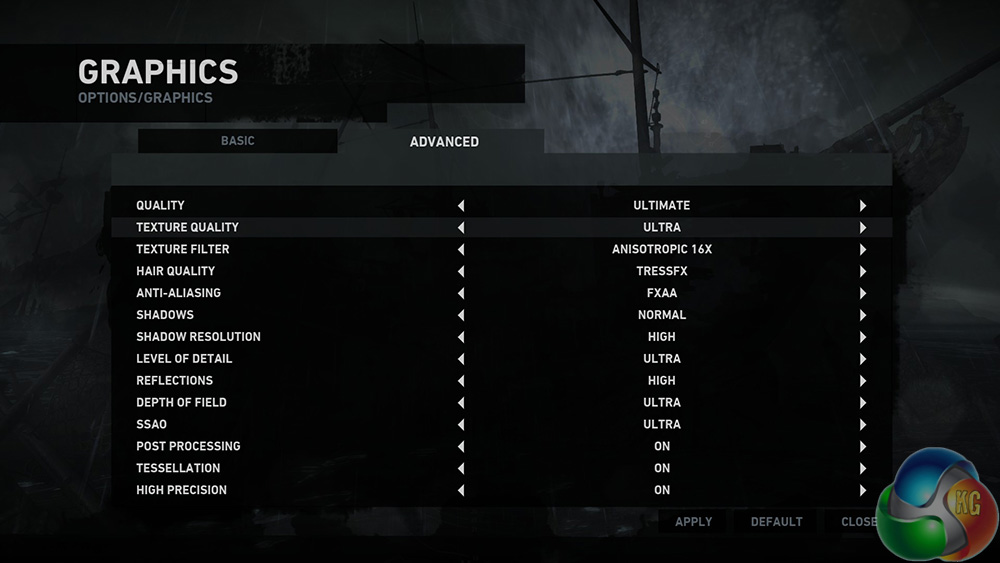Toggle Post Processing with its right arrow
This screenshot has height=563, width=1000.
[x=862, y=447]
